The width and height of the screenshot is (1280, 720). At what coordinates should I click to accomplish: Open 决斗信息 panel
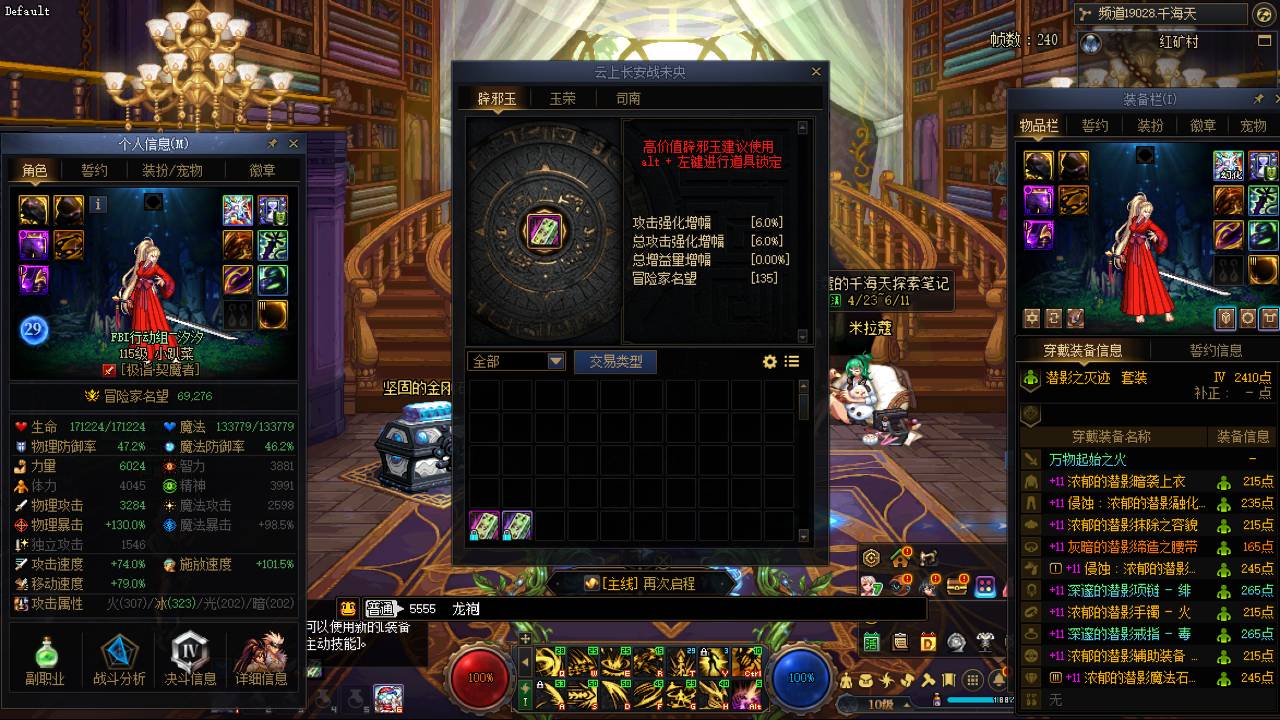pyautogui.click(x=189, y=660)
